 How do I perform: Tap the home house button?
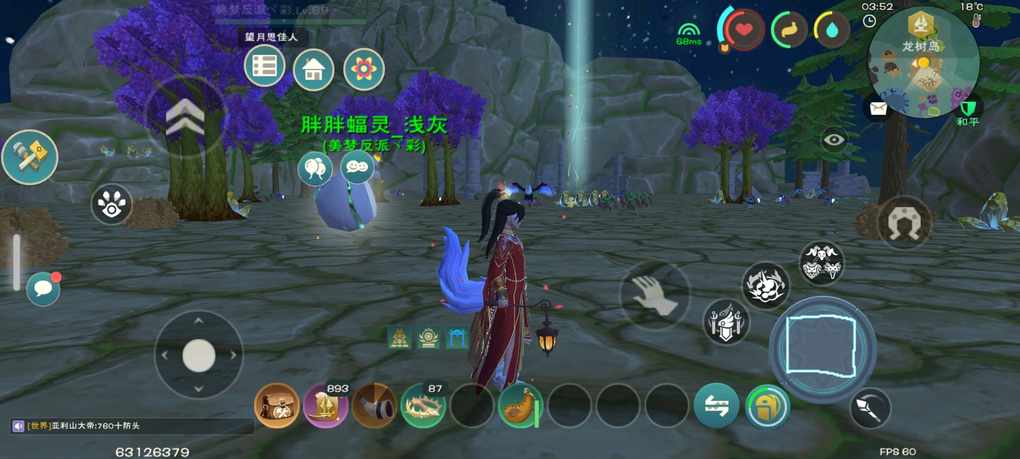[x=313, y=70]
